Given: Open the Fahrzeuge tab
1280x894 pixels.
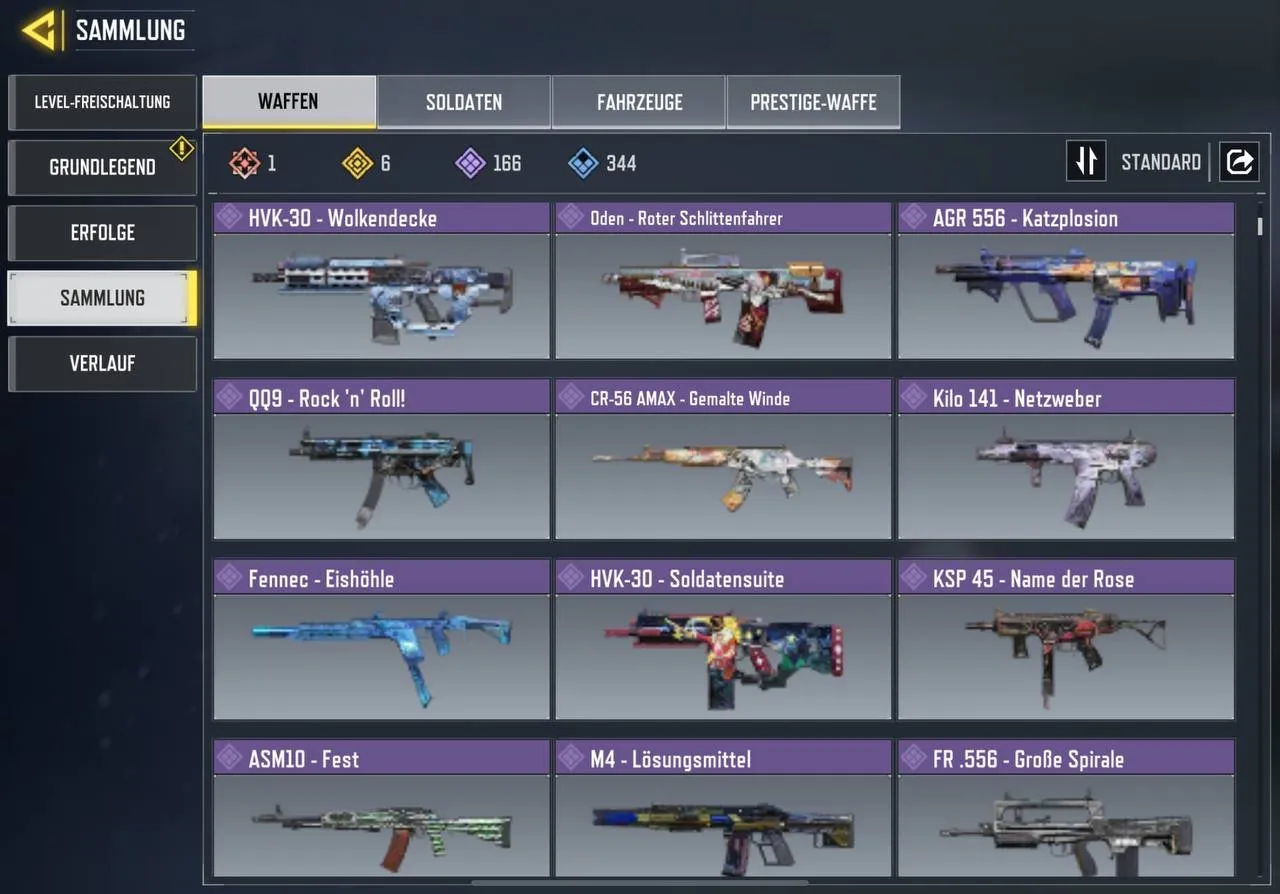Looking at the screenshot, I should (638, 101).
